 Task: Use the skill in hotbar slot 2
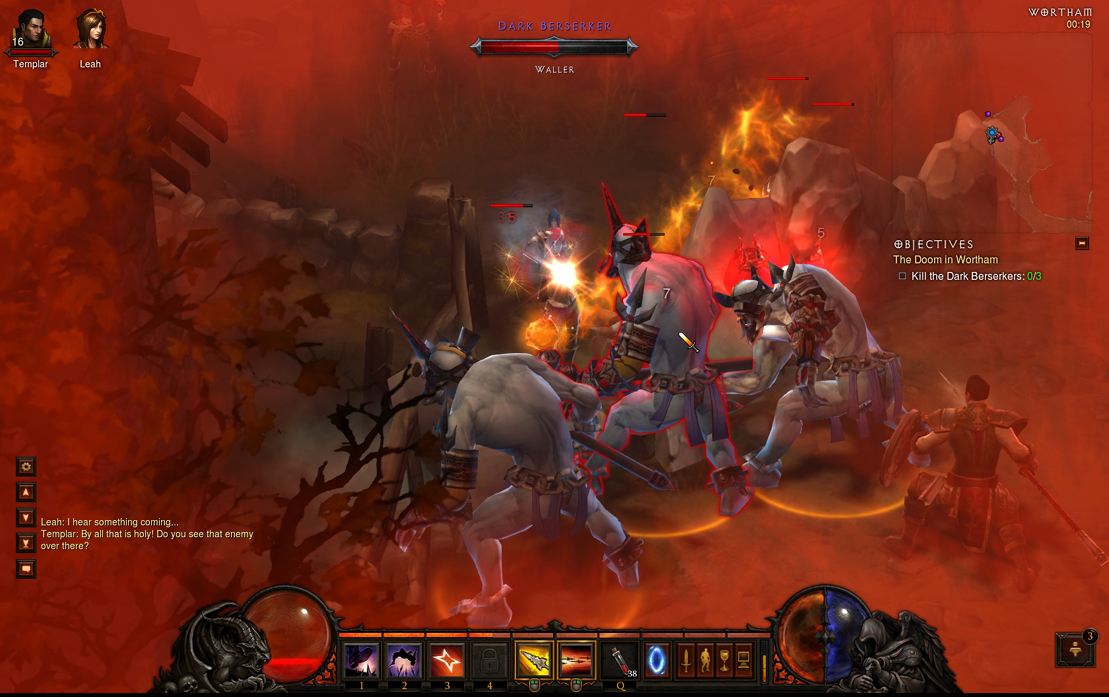click(x=404, y=661)
